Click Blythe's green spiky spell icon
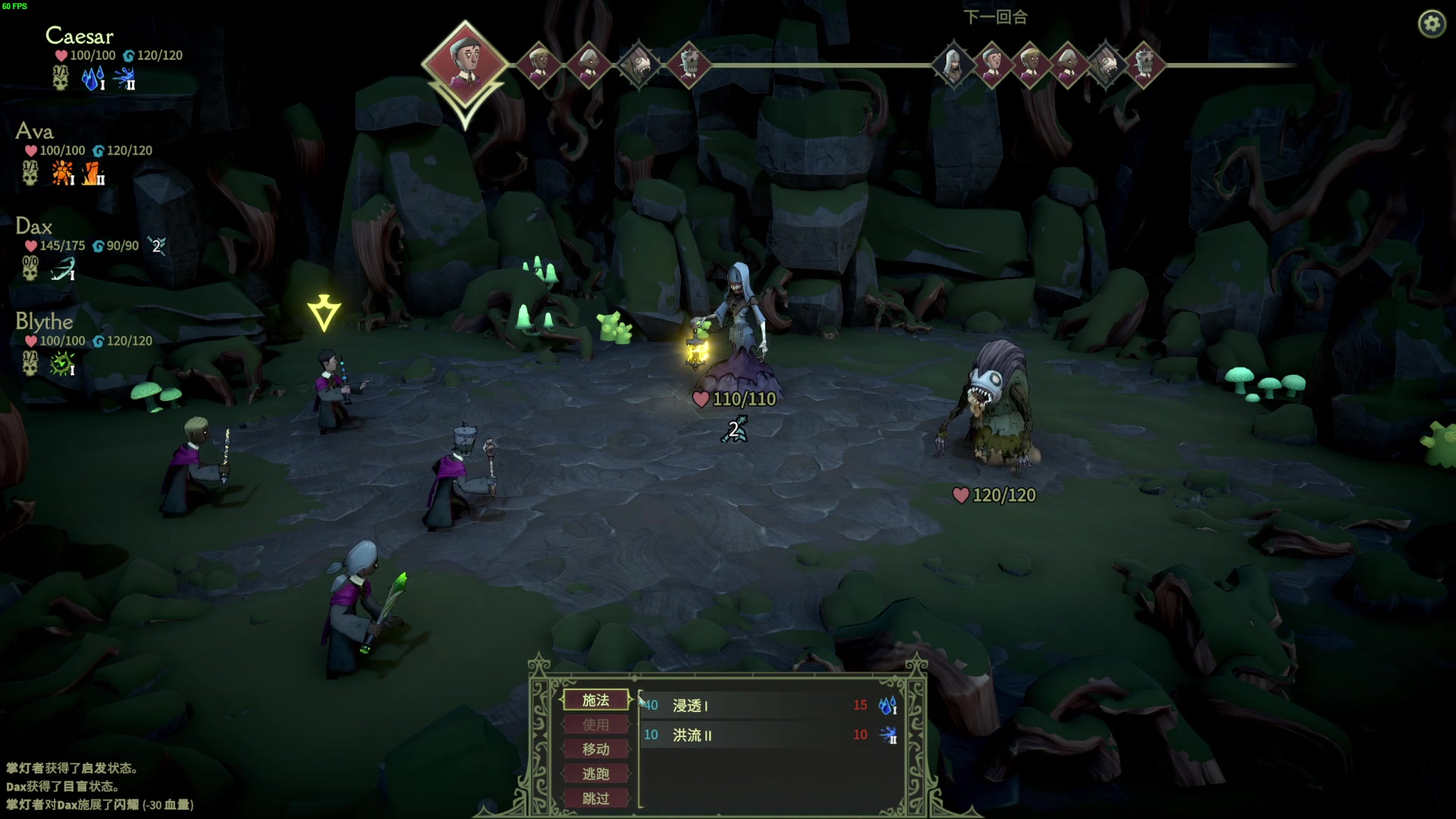Viewport: 1456px width, 819px height. [x=62, y=364]
